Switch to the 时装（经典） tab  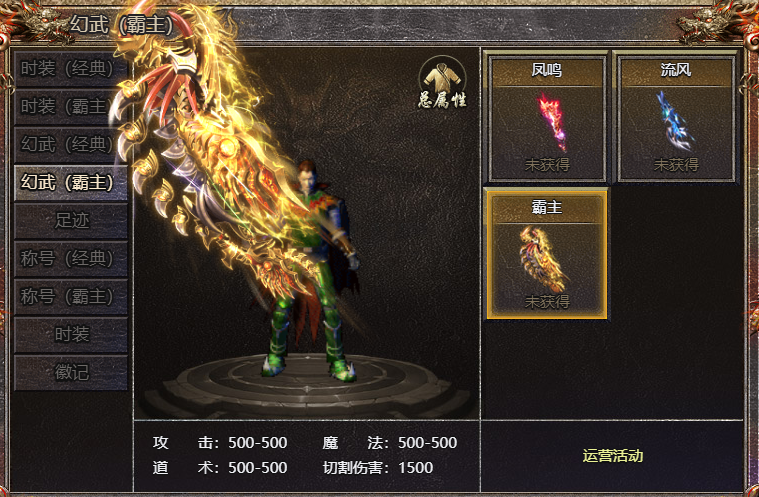(71, 68)
